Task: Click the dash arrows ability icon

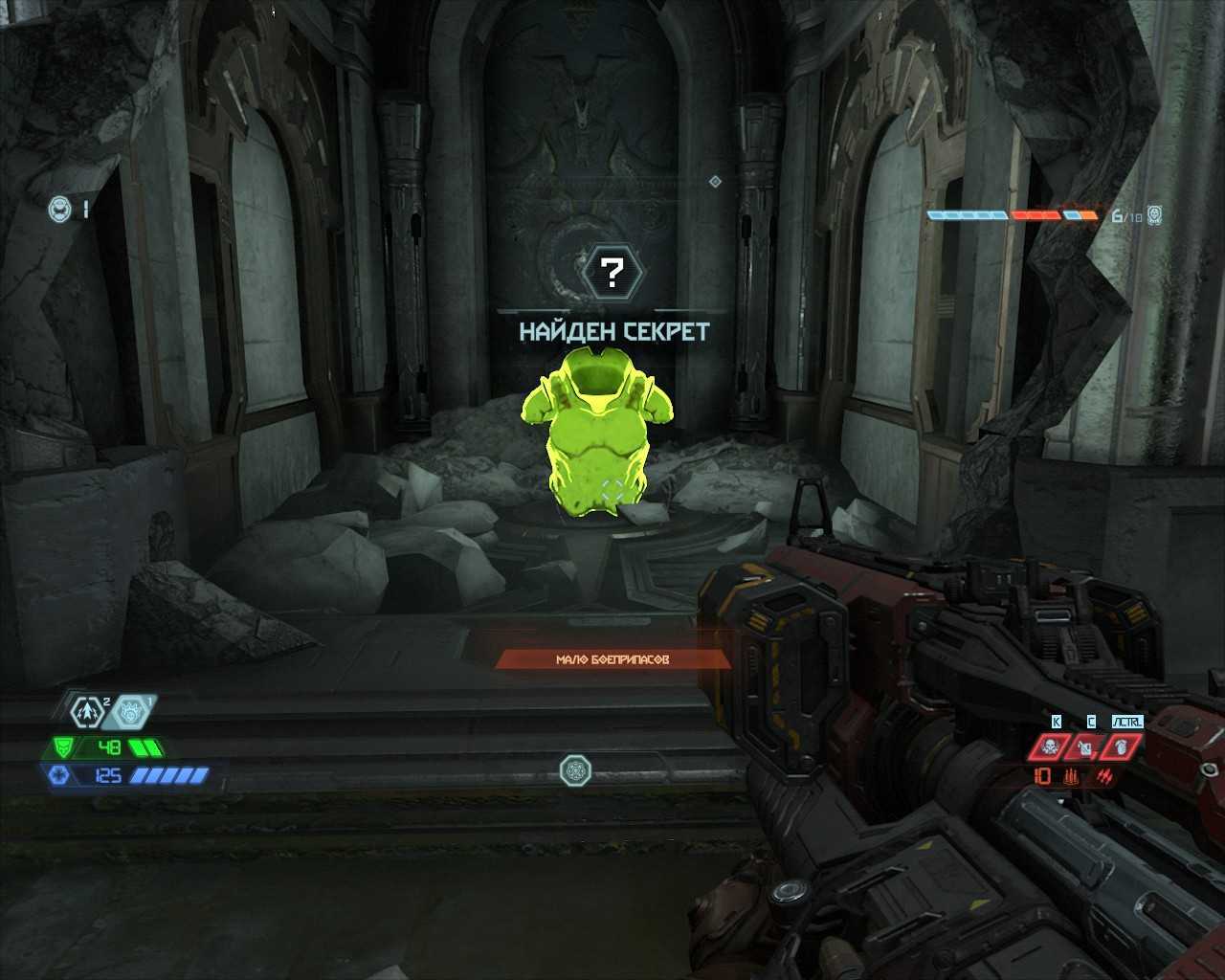Action: point(89,711)
